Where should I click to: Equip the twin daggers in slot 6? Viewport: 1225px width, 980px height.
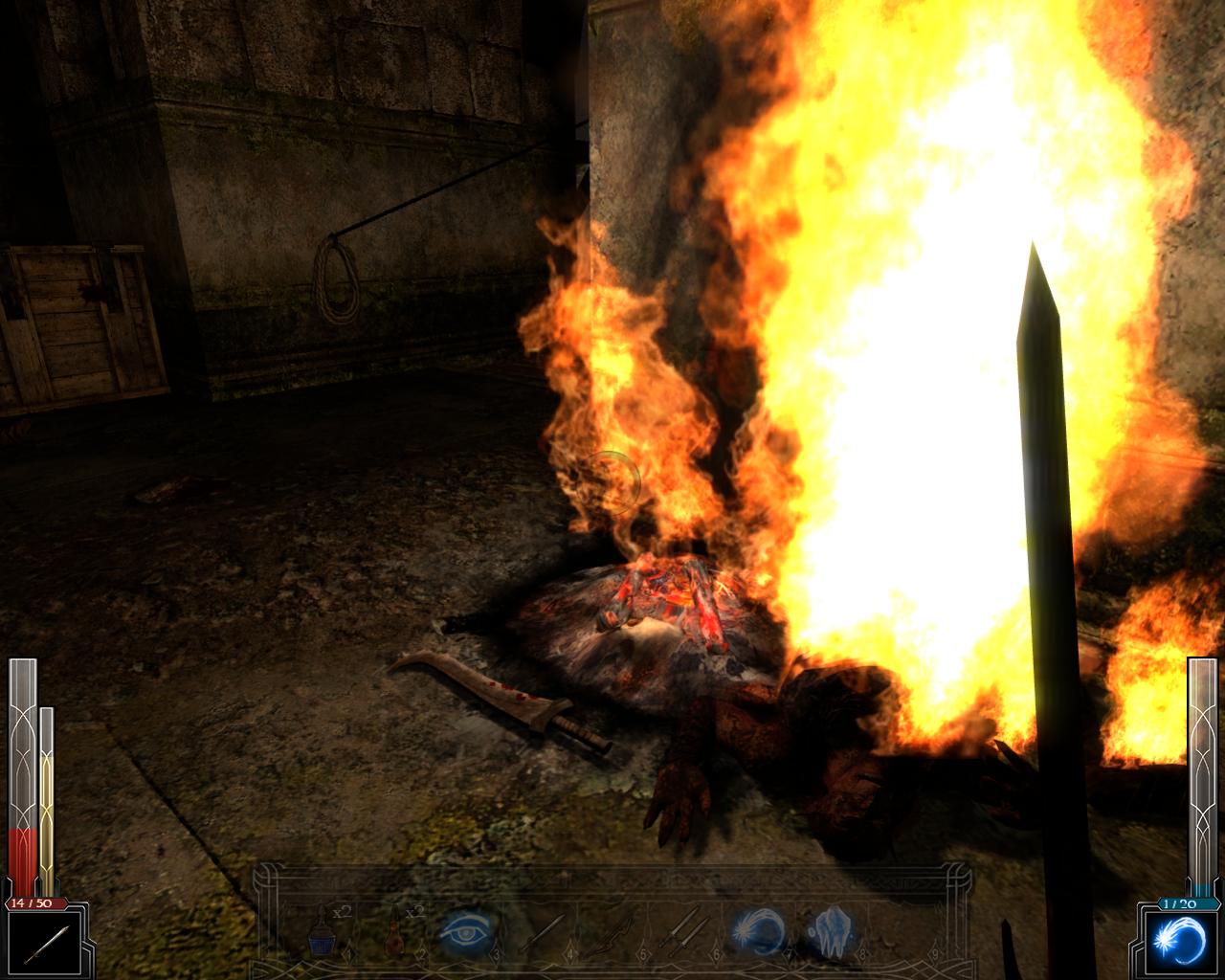coord(687,931)
